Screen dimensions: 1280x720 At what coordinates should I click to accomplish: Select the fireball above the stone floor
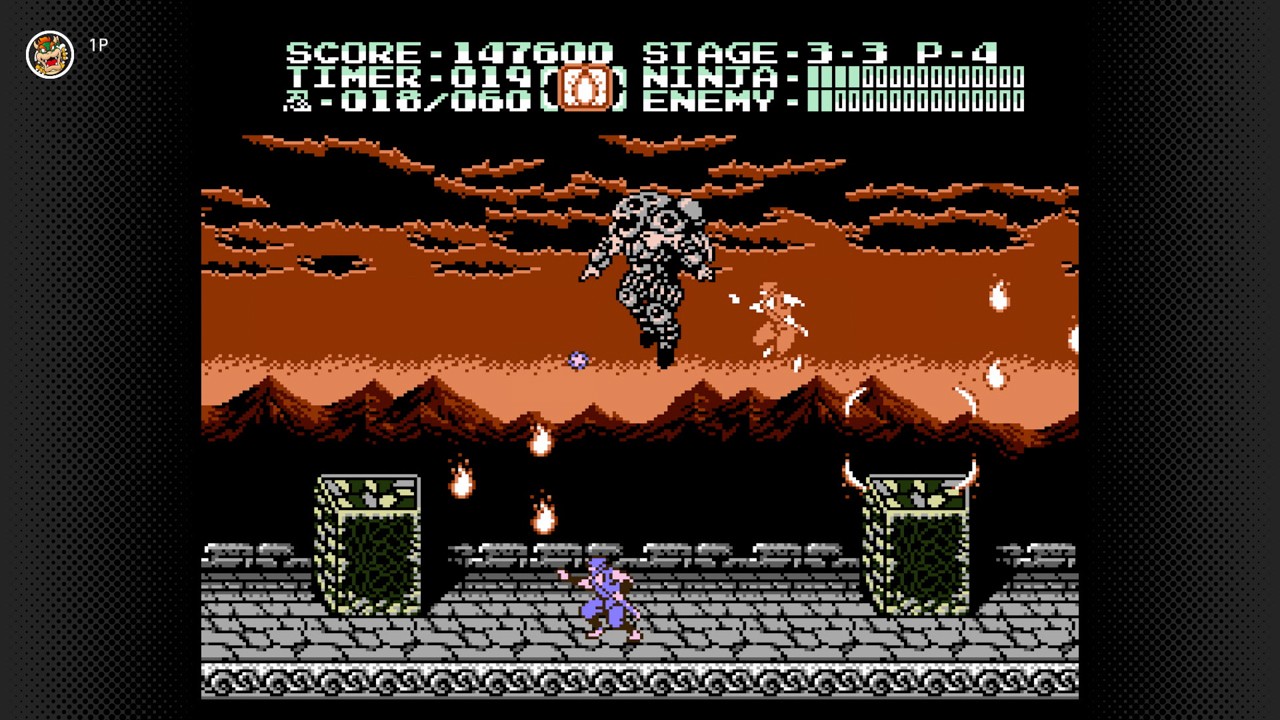pyautogui.click(x=543, y=518)
